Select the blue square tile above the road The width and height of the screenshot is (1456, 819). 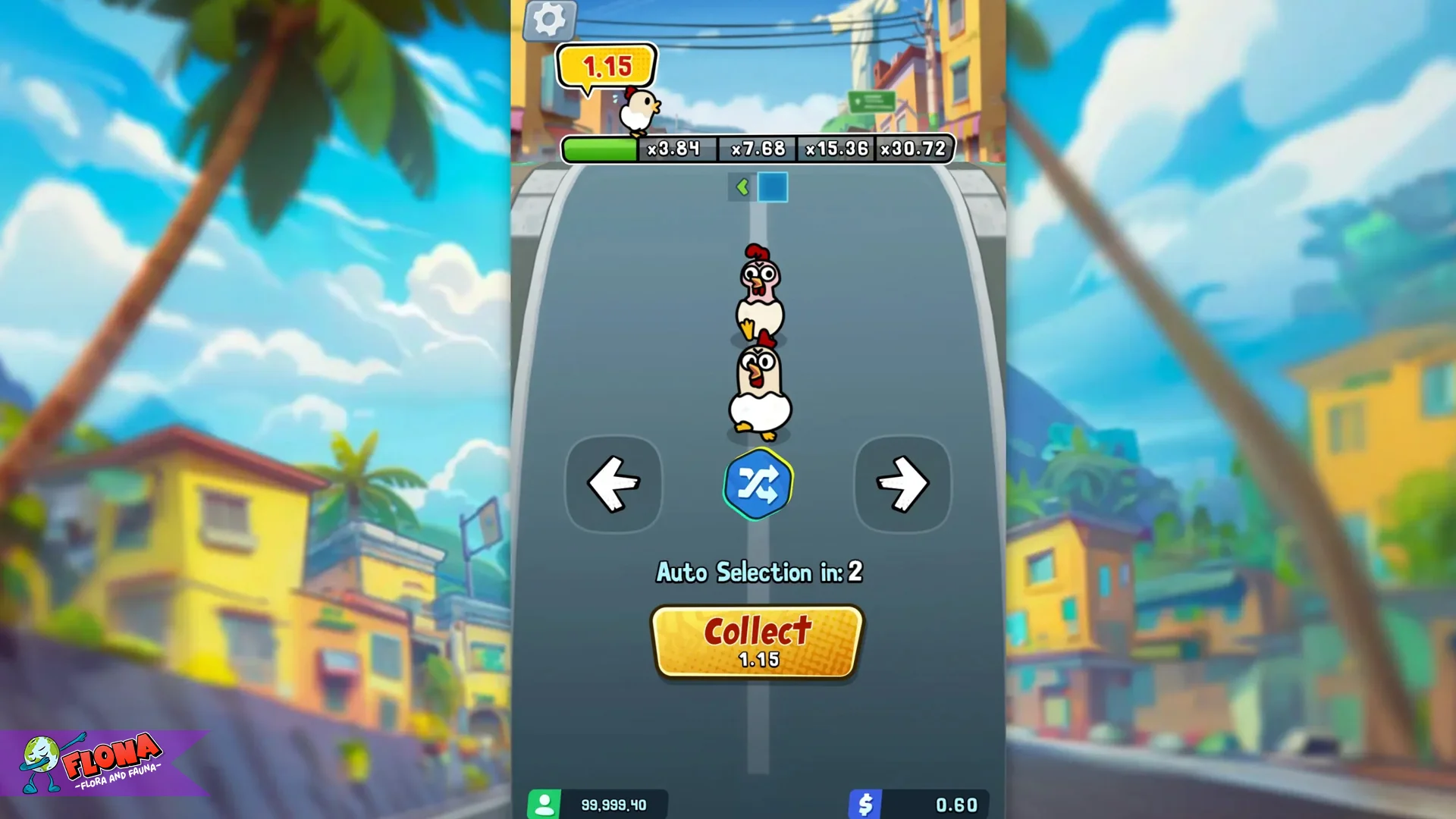click(772, 187)
